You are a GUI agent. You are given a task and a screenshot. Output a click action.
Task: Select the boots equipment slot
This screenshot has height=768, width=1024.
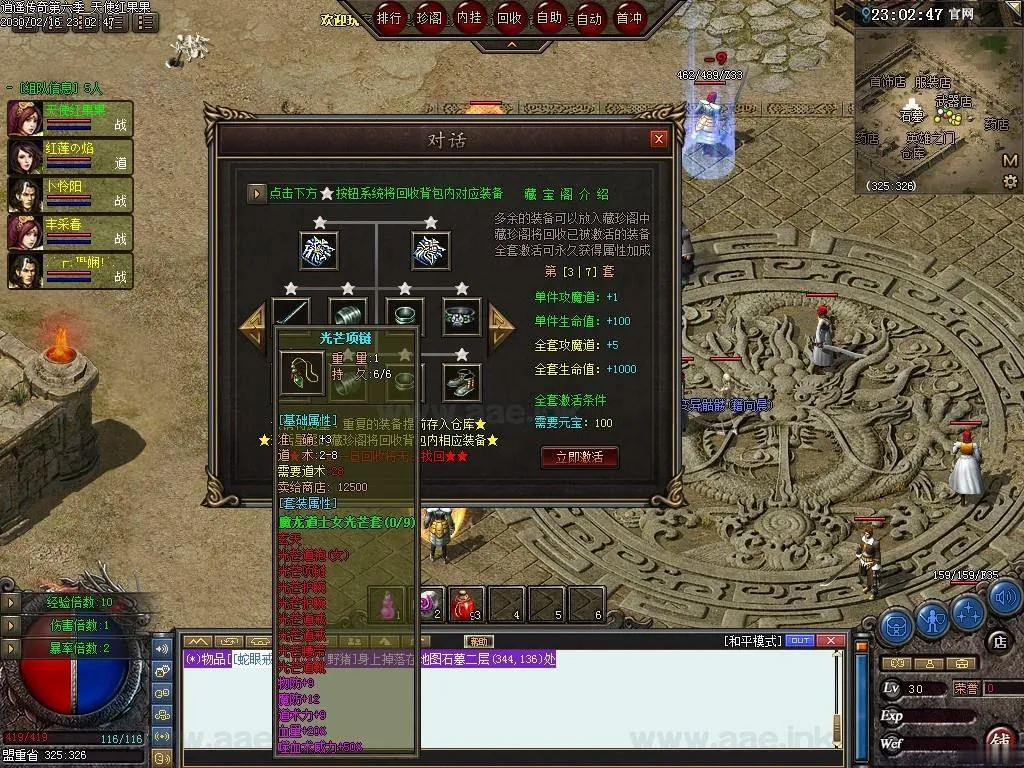click(461, 381)
